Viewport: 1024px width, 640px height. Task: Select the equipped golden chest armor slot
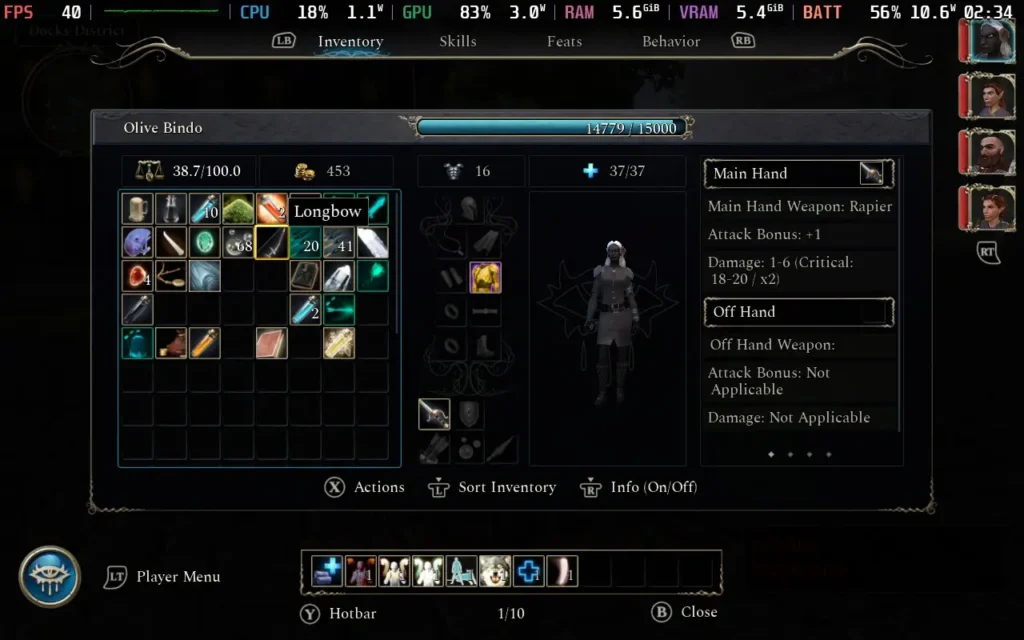click(x=485, y=277)
